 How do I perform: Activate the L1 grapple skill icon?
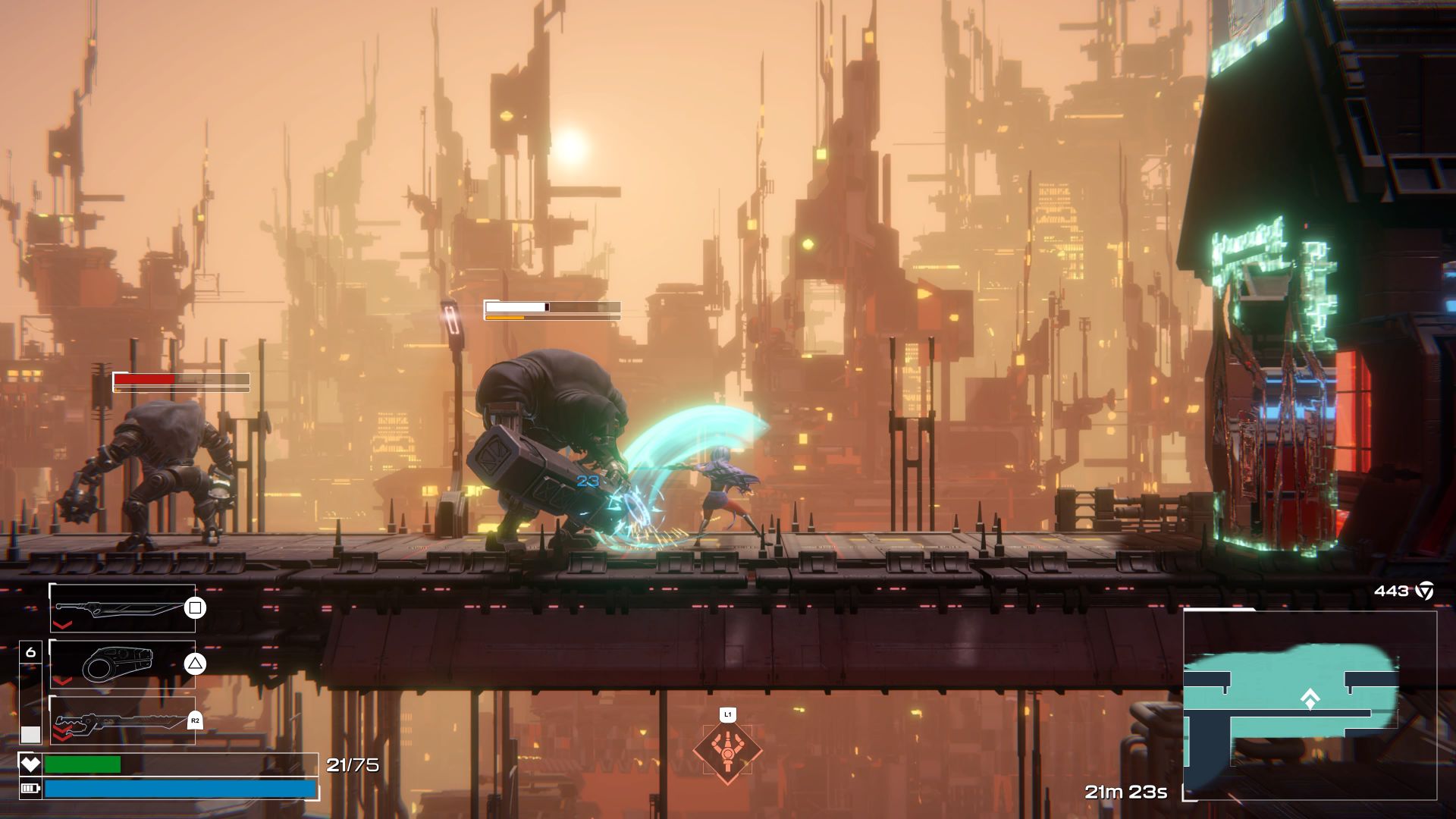[727, 752]
